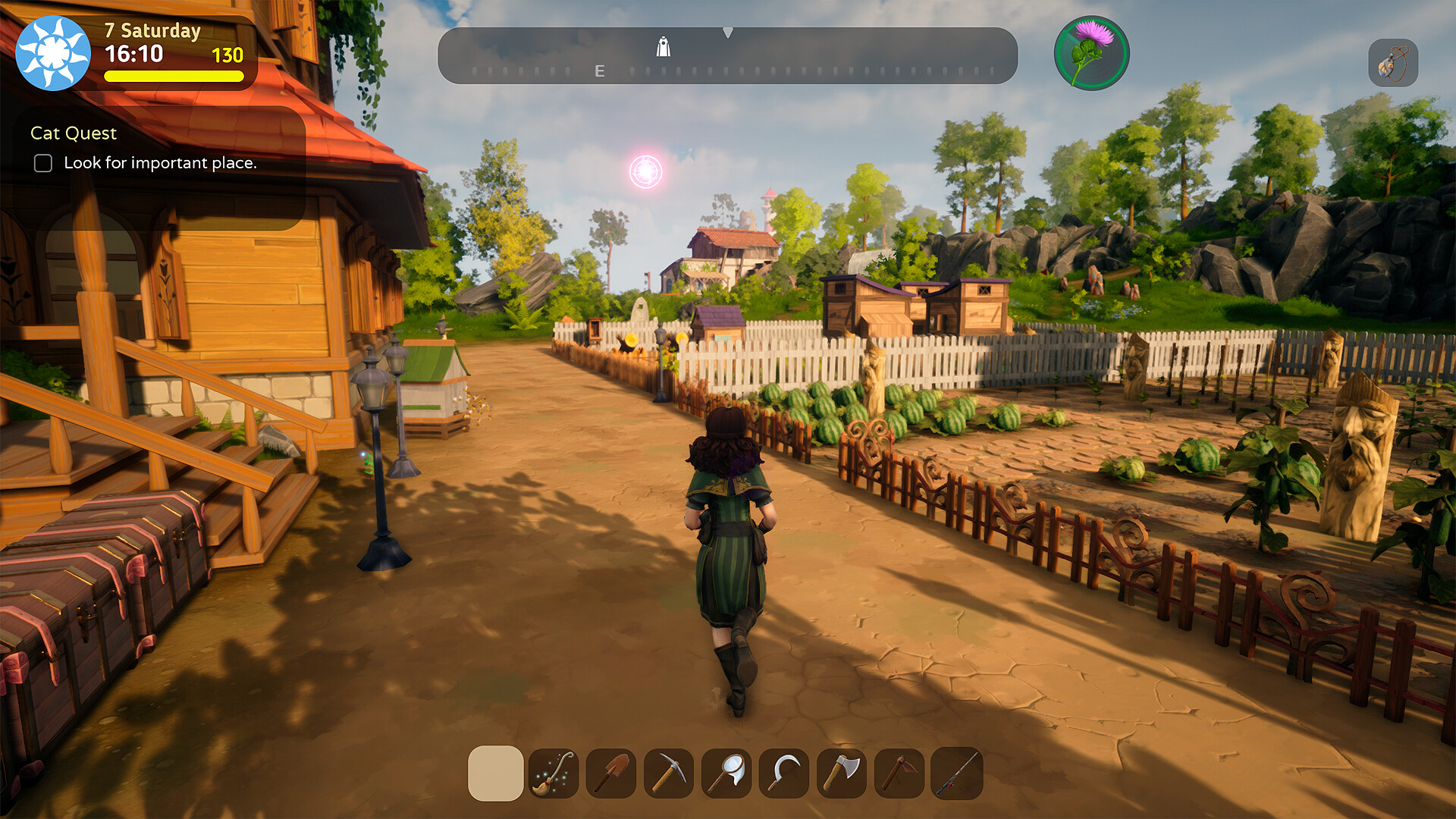Screen dimensions: 1456x819
Task: Click the white figure marker on compass
Action: pos(664,47)
